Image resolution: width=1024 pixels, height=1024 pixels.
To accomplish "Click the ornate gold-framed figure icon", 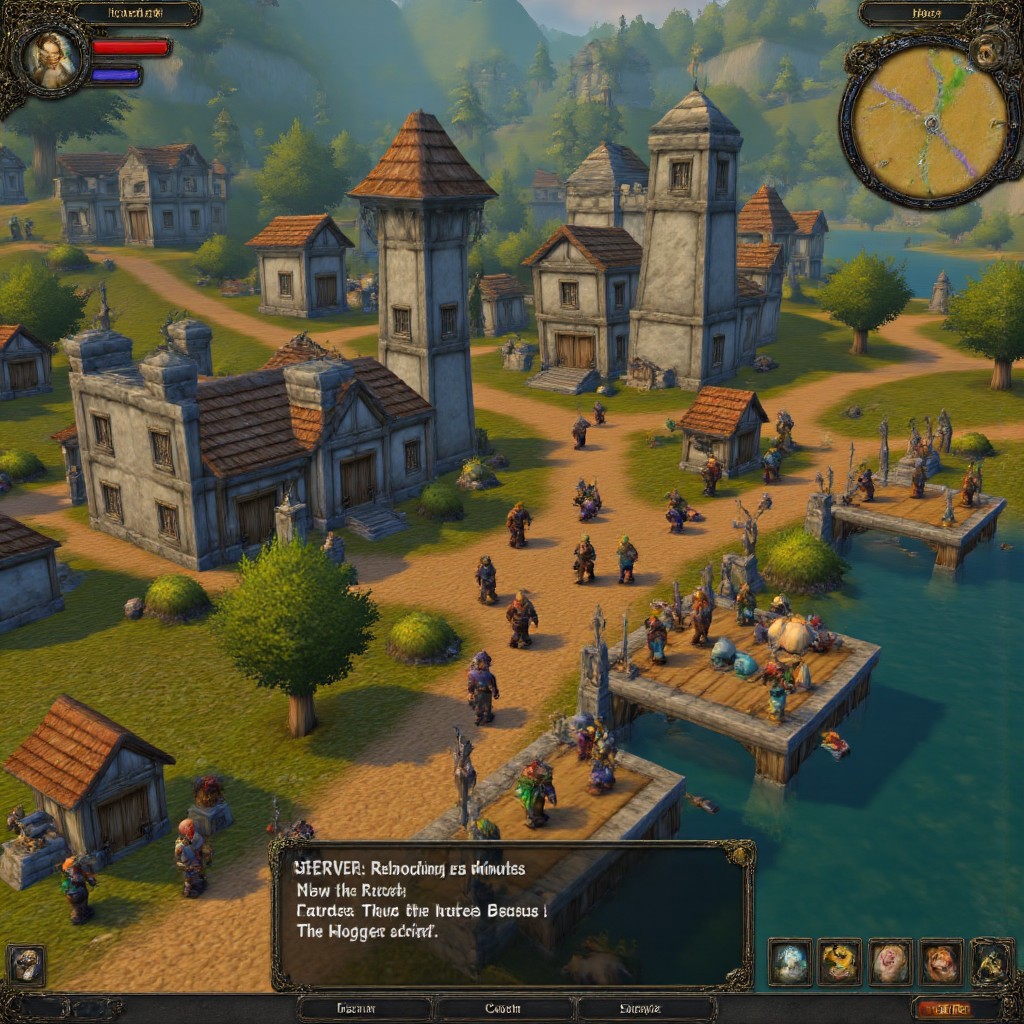I will point(991,962).
